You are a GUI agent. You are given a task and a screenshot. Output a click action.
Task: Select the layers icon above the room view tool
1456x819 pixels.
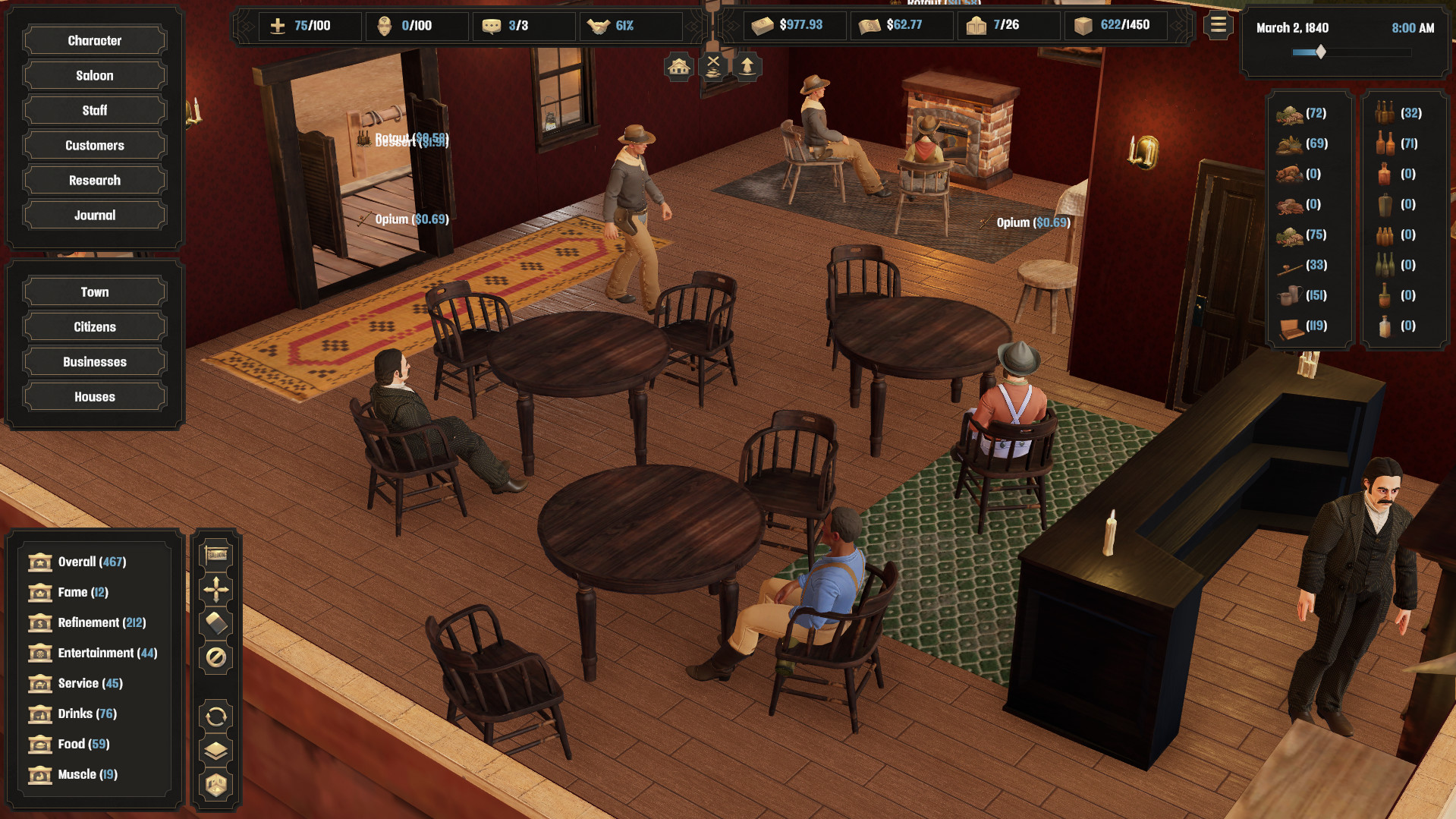216,751
